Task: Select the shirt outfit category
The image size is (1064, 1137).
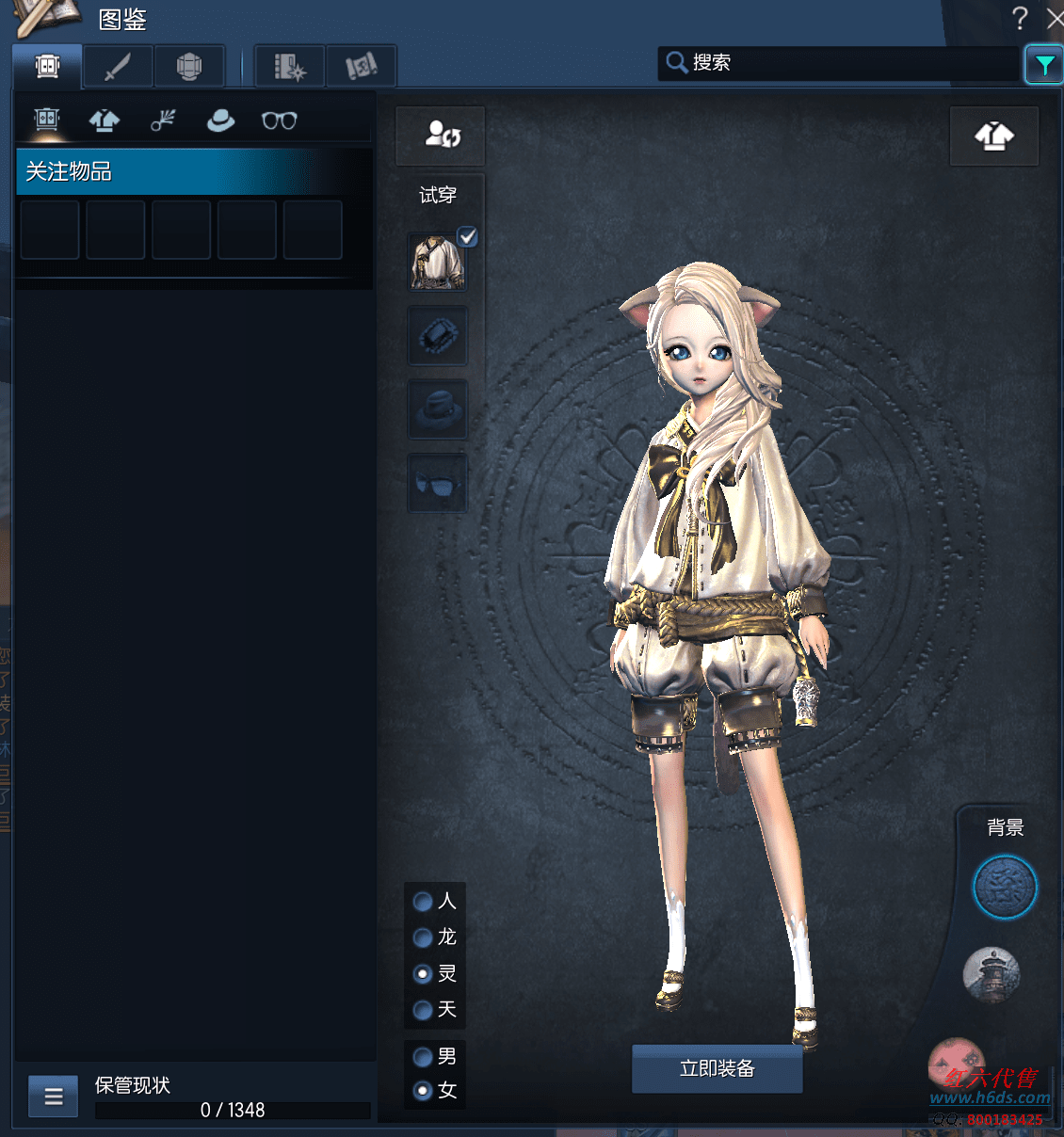Action: click(105, 120)
